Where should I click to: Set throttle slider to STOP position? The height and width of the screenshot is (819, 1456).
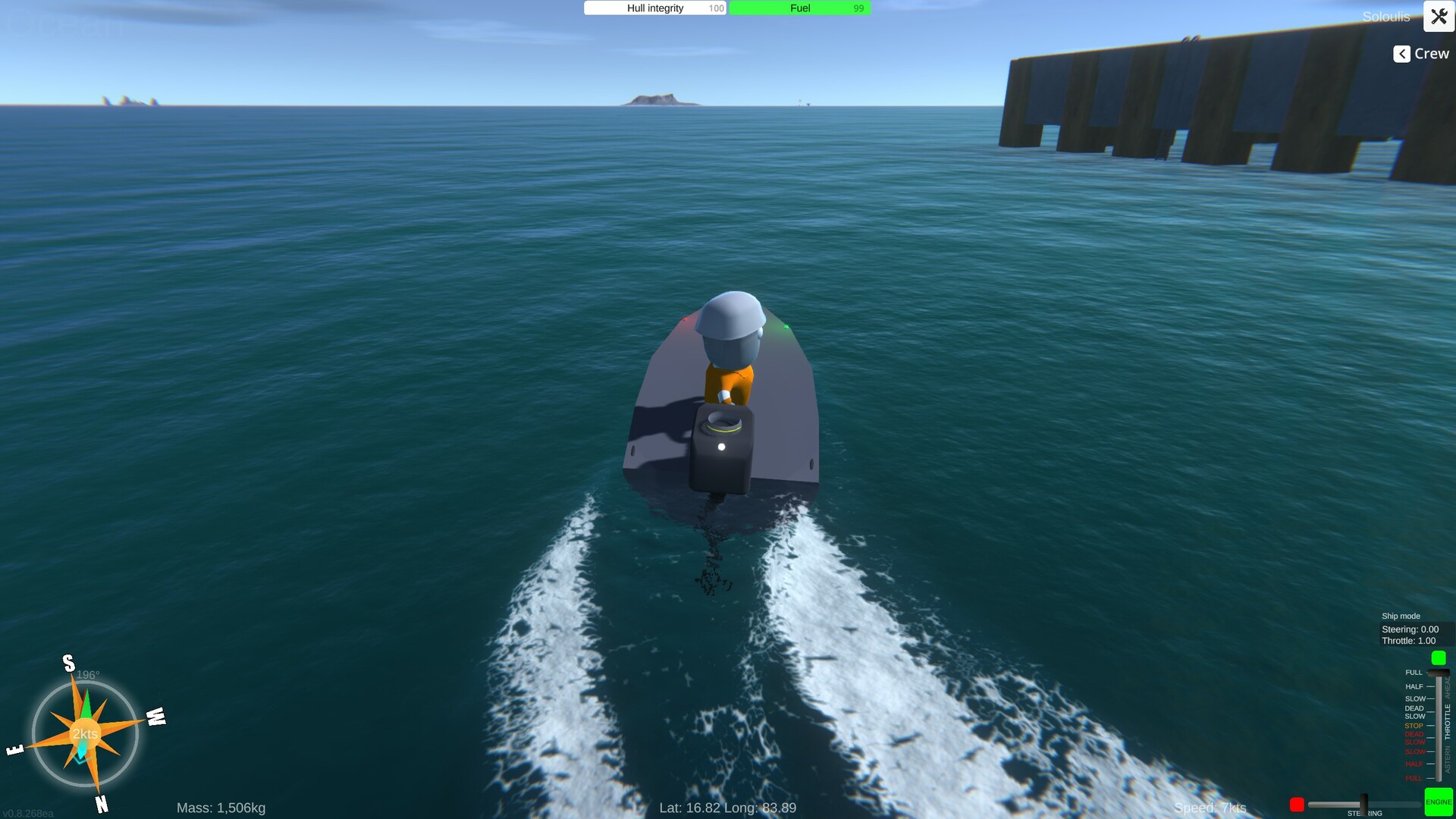tap(1437, 725)
